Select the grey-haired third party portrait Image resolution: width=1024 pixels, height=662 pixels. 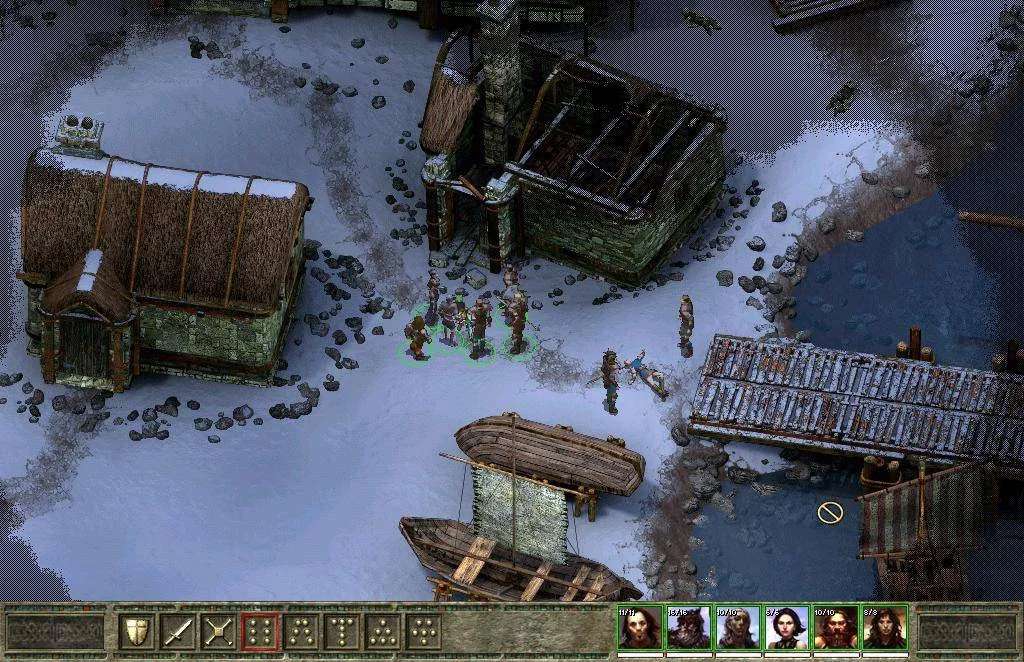click(x=737, y=629)
